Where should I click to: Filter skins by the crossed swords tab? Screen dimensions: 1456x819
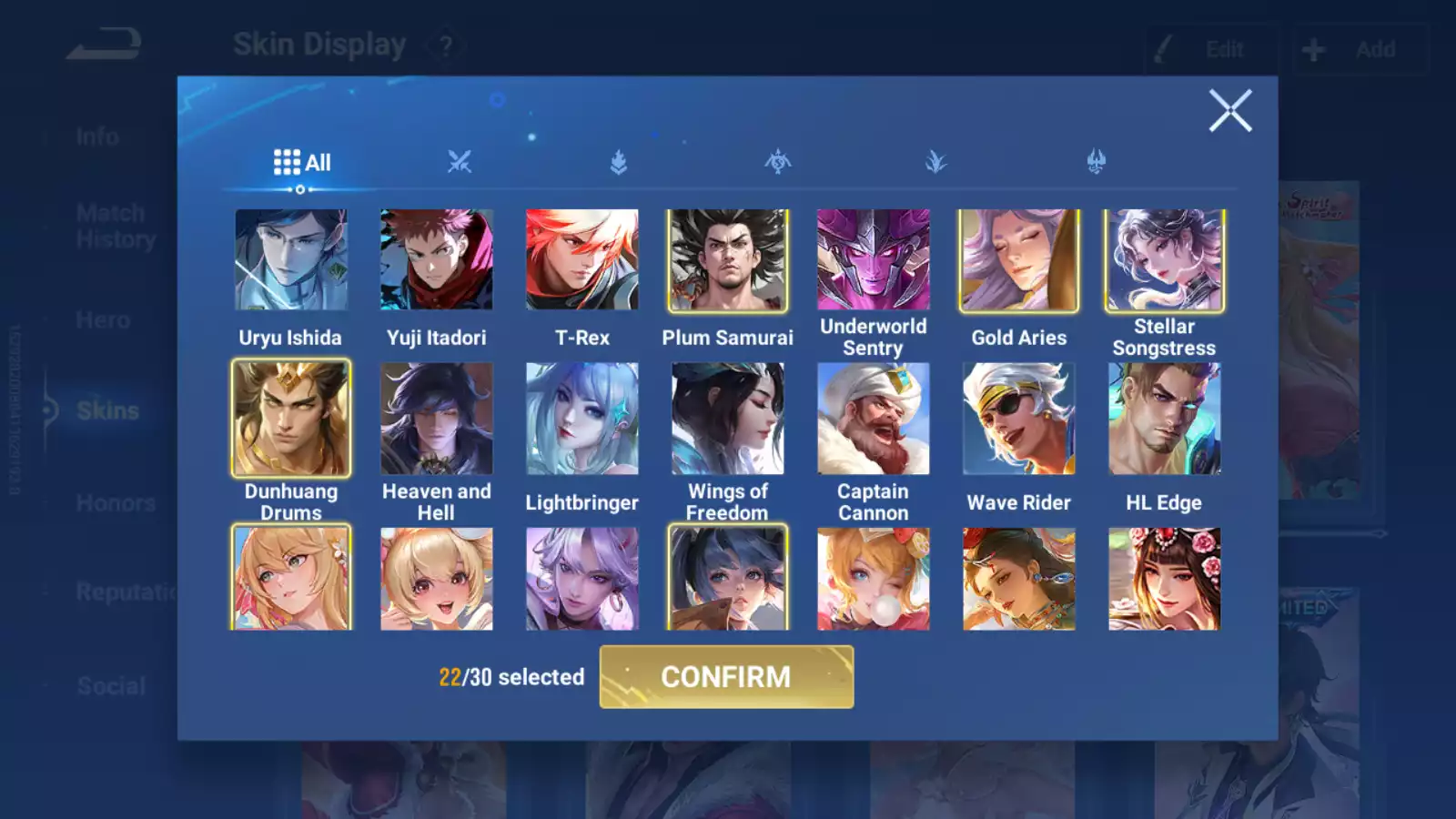click(460, 163)
